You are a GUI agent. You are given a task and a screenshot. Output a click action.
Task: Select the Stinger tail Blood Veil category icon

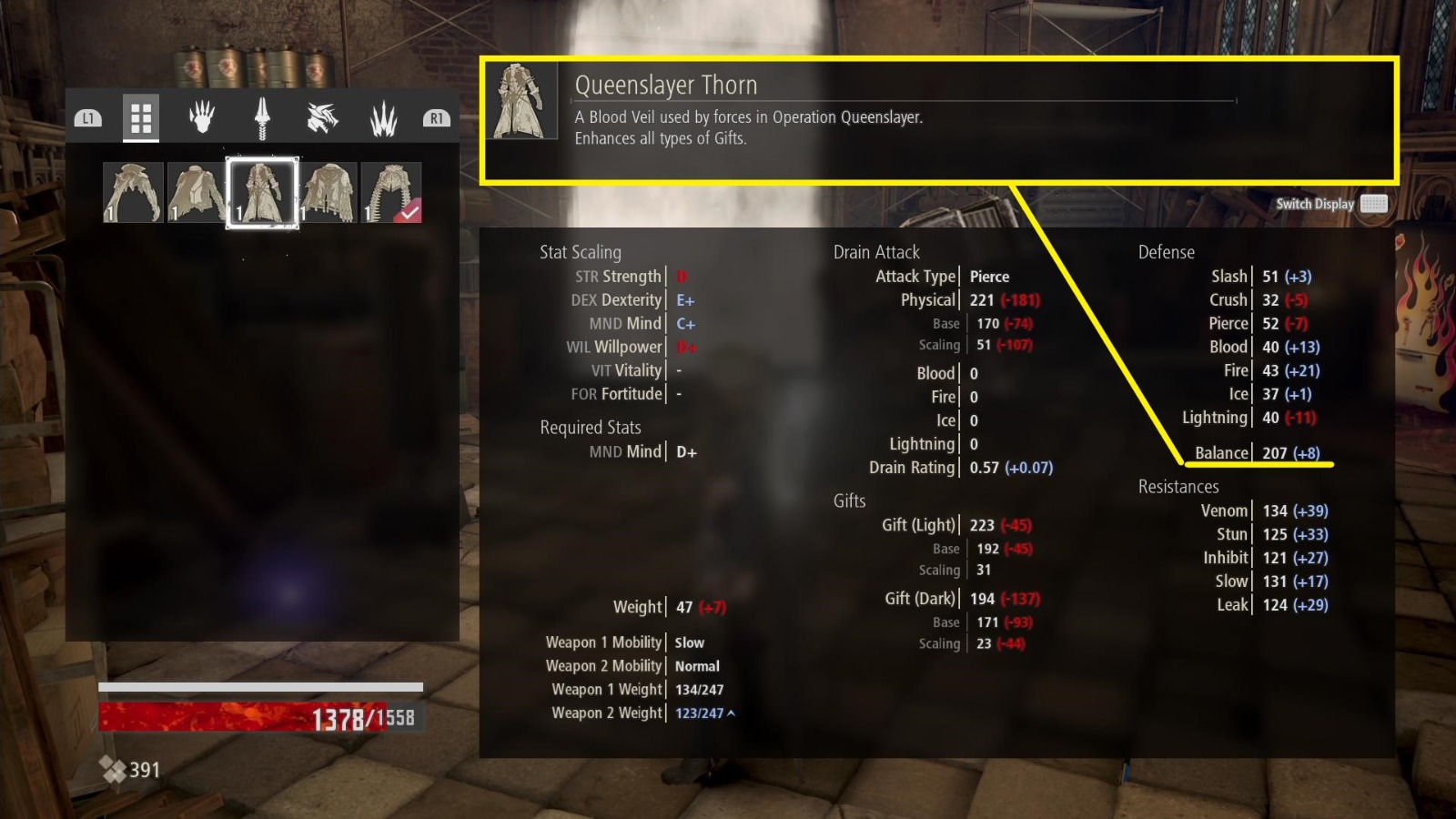(261, 116)
